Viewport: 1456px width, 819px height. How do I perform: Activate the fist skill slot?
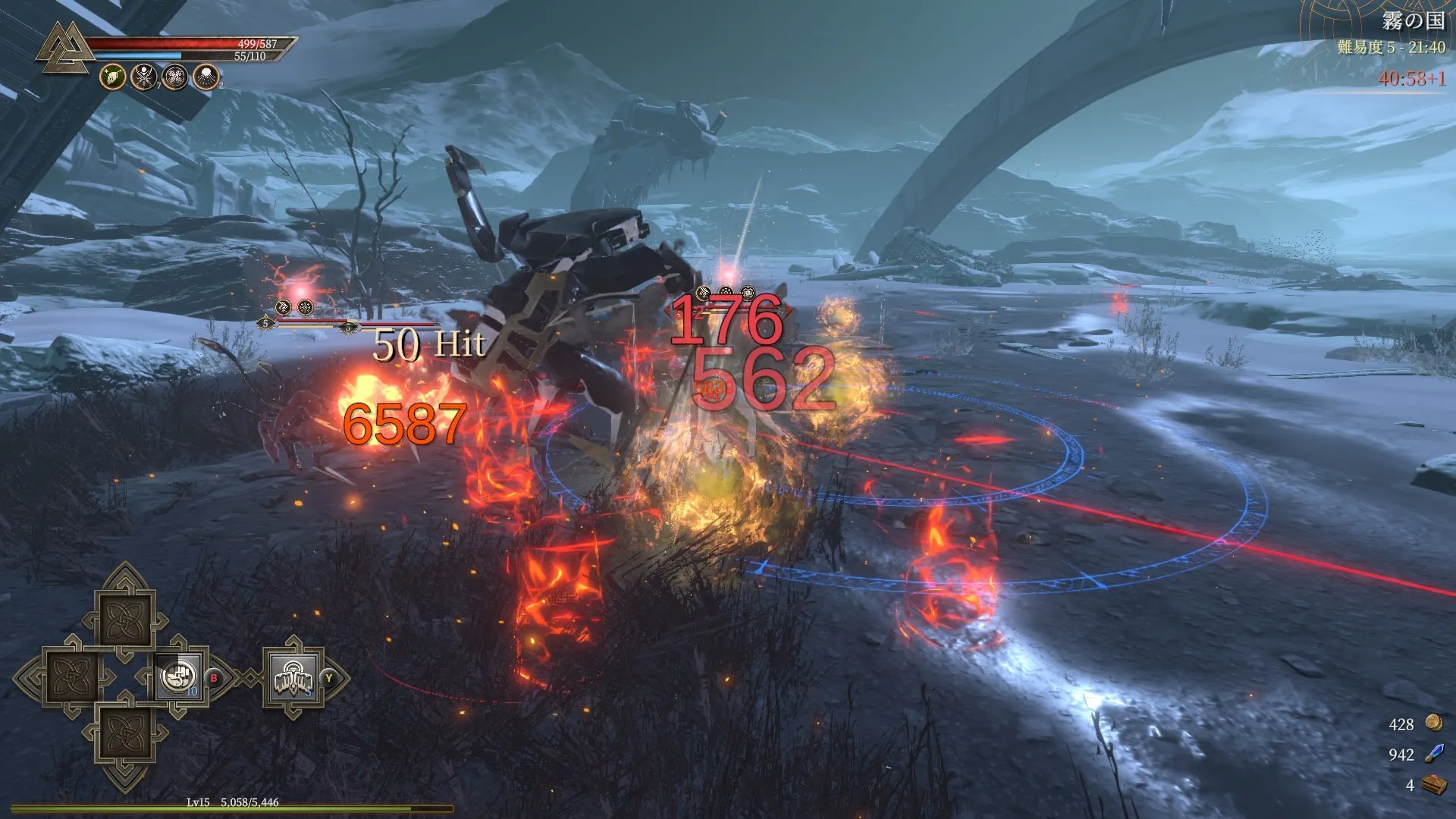tap(180, 676)
